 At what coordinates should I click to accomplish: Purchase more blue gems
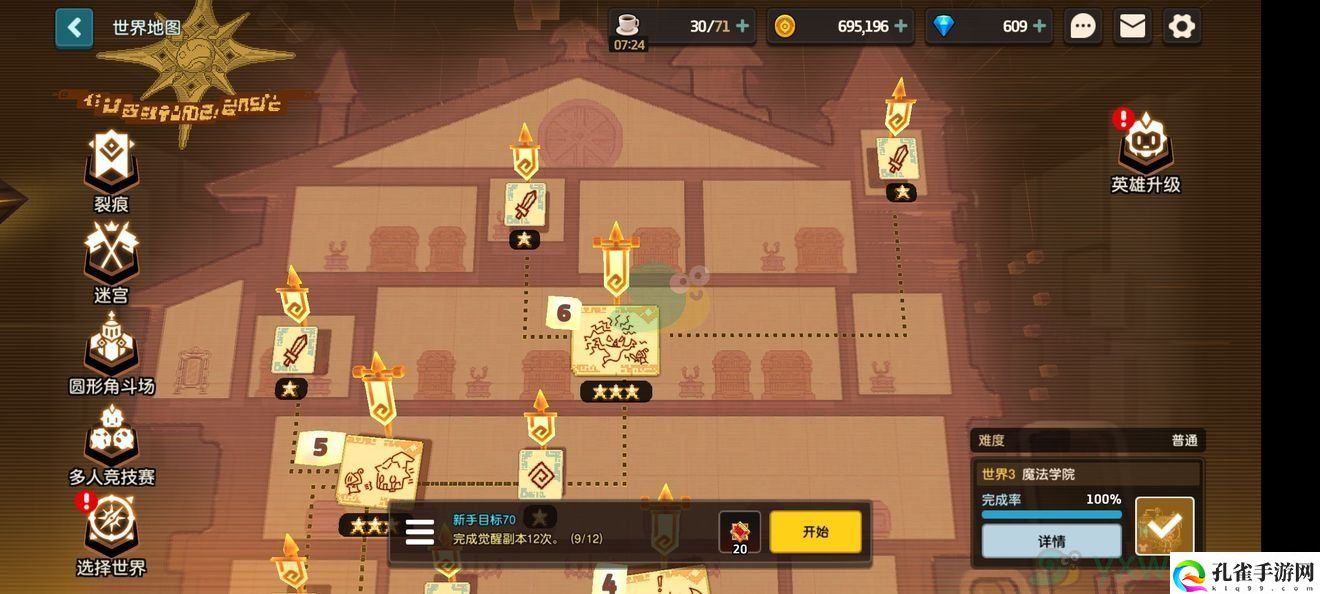pyautogui.click(x=1039, y=27)
